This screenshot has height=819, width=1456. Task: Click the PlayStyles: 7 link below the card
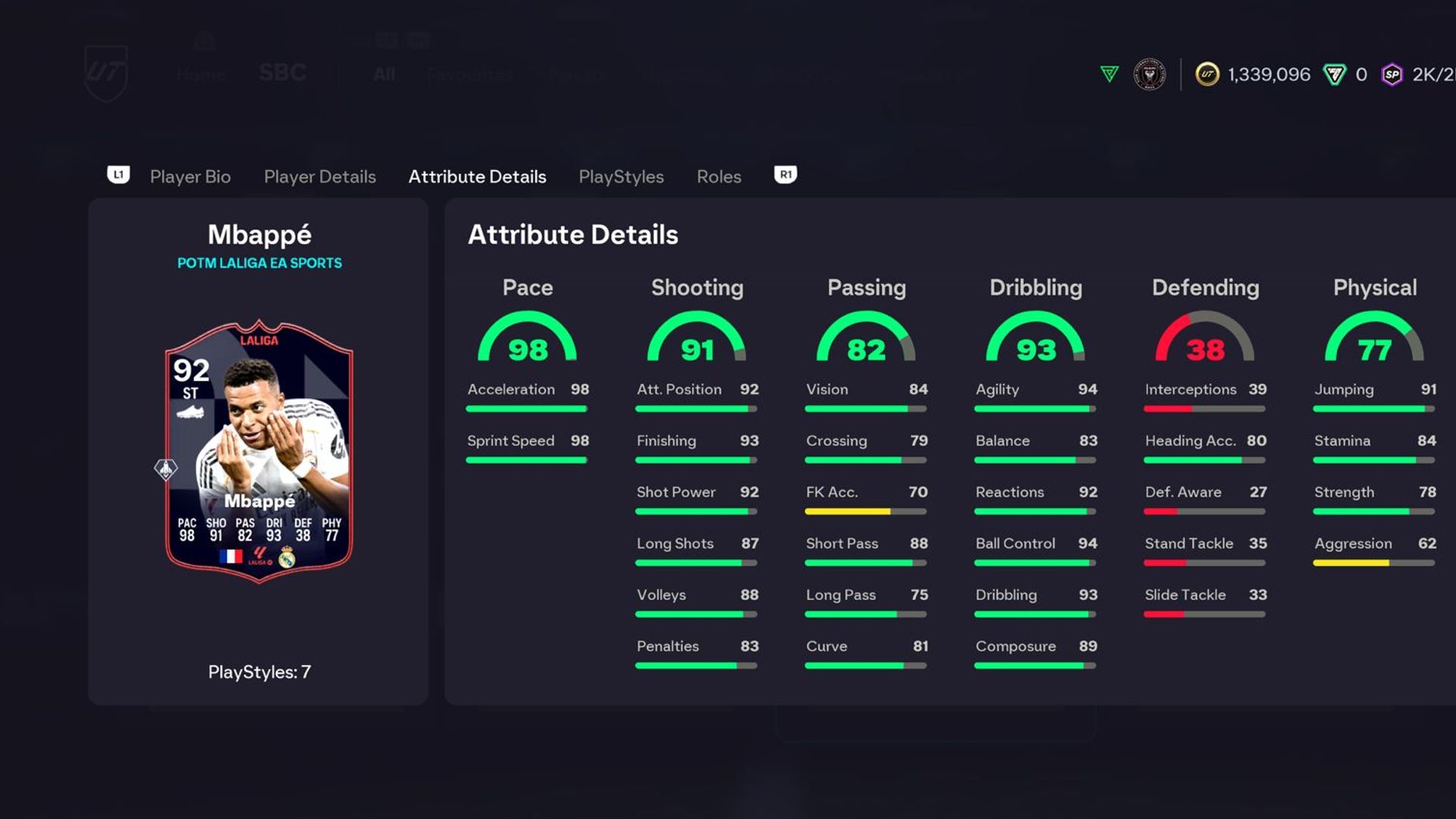coord(259,671)
